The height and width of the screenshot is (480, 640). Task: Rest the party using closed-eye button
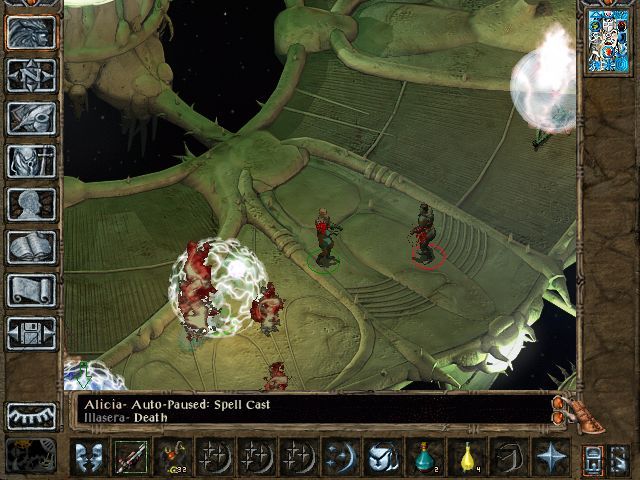pos(31,415)
